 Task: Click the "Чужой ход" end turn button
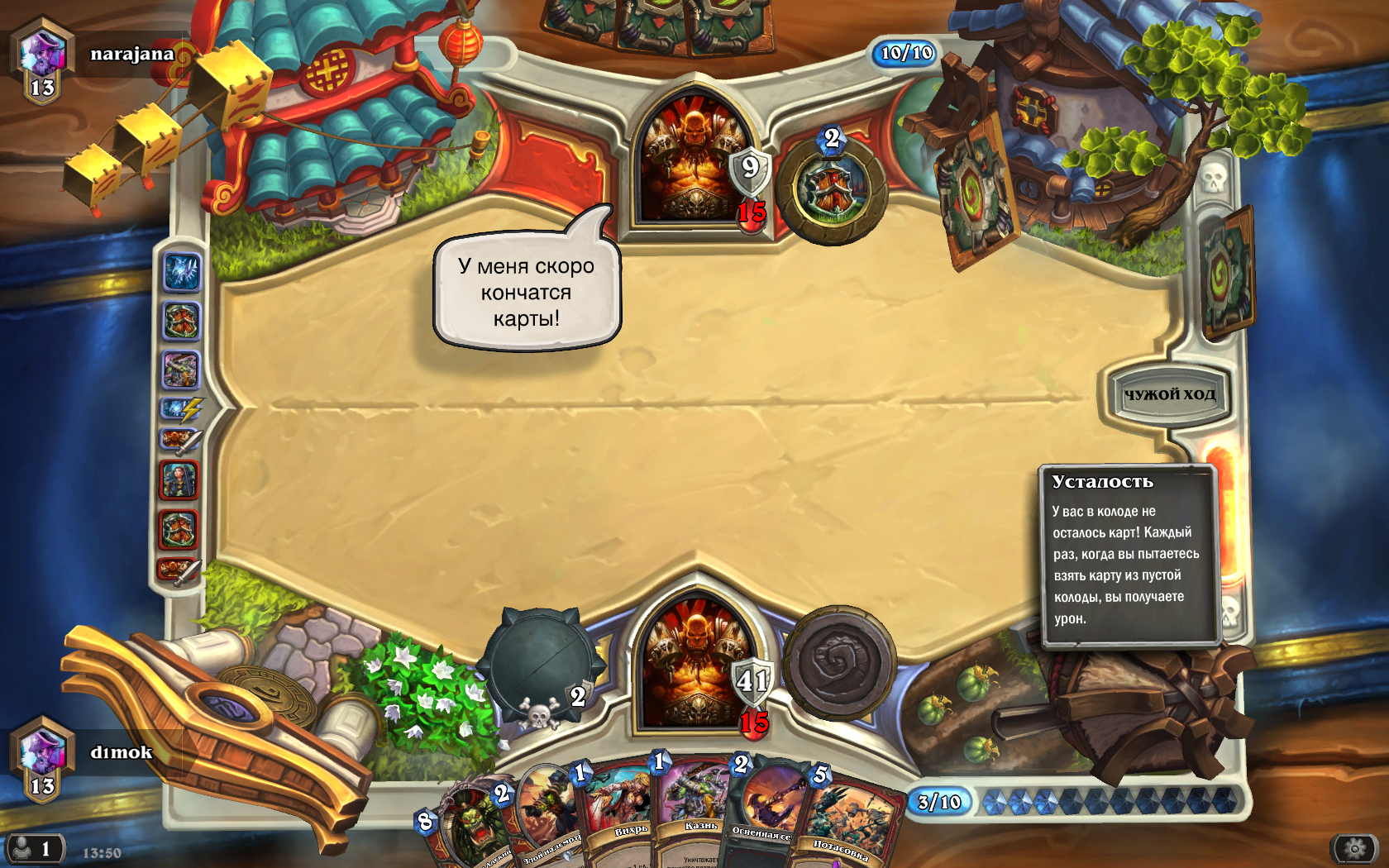click(1168, 395)
